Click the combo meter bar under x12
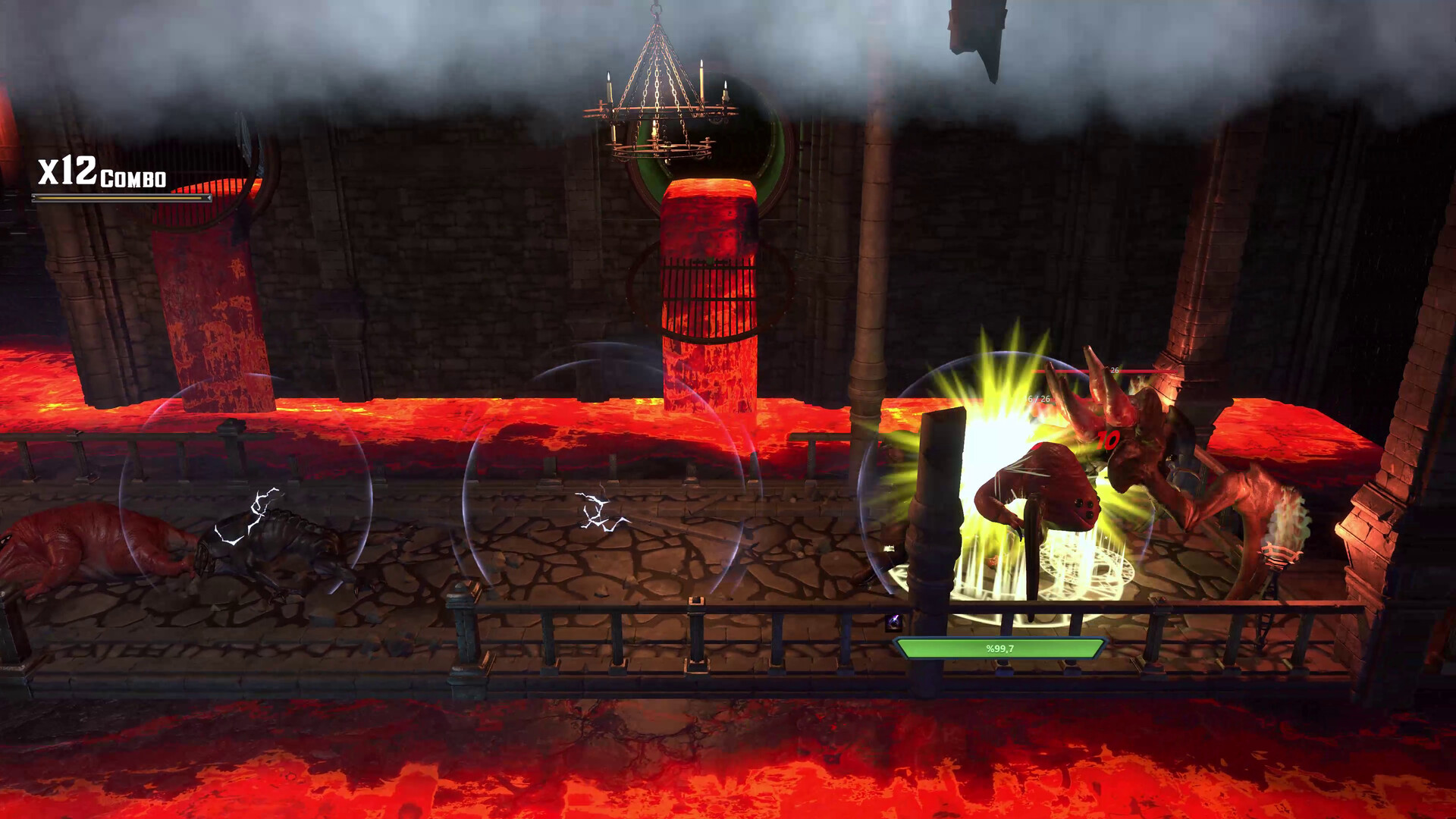The width and height of the screenshot is (1456, 819). tap(121, 199)
